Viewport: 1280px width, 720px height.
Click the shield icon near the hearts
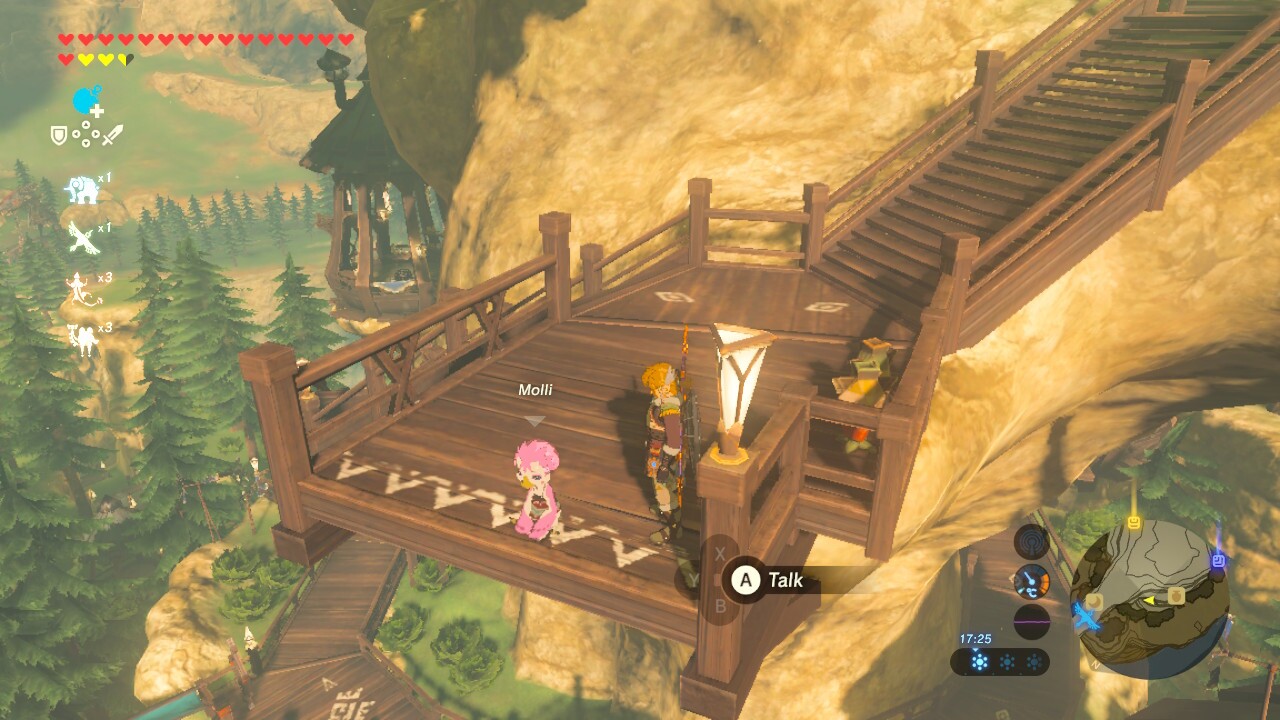click(x=57, y=134)
